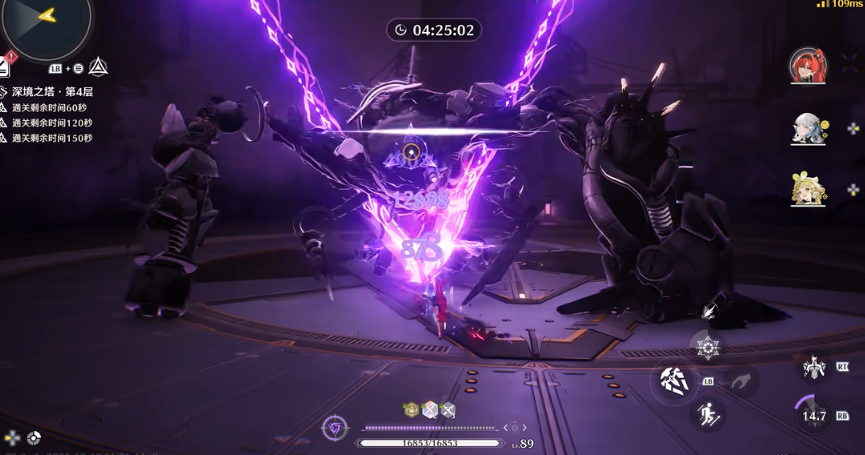The image size is (865, 455).
Task: Activate the snowflake-shaped resonance skill
Action: [x=708, y=347]
